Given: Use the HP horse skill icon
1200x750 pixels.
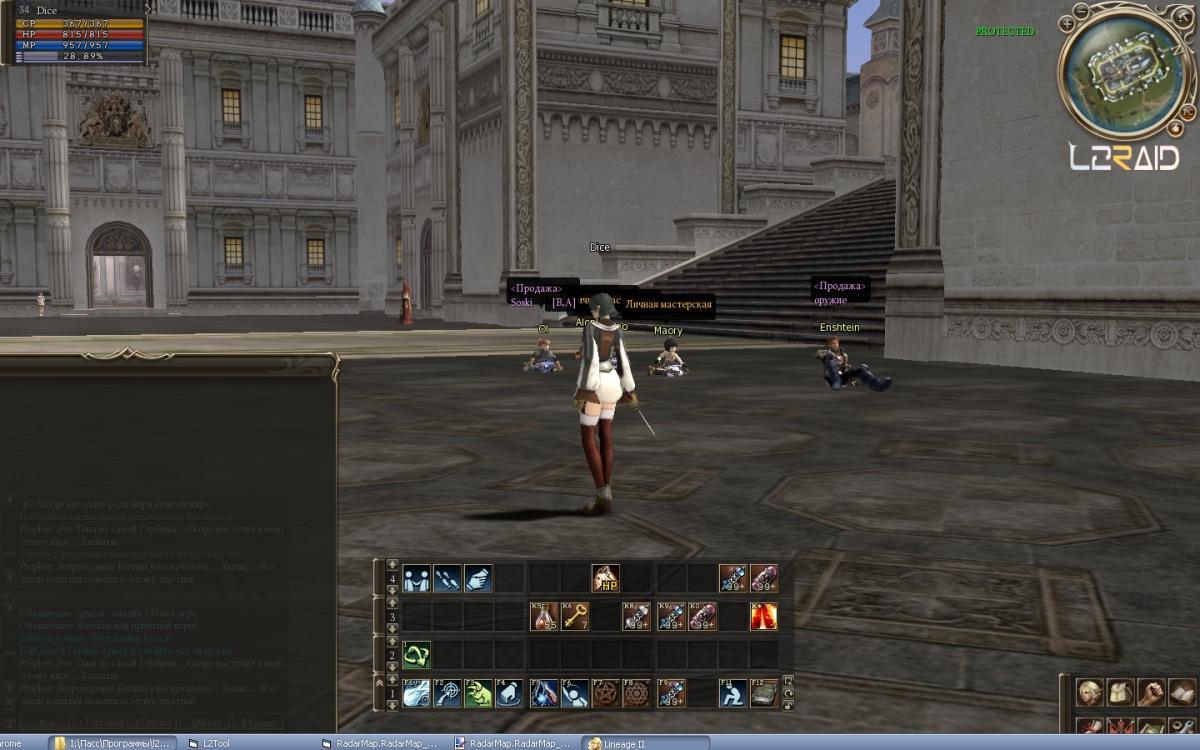Looking at the screenshot, I should [605, 578].
